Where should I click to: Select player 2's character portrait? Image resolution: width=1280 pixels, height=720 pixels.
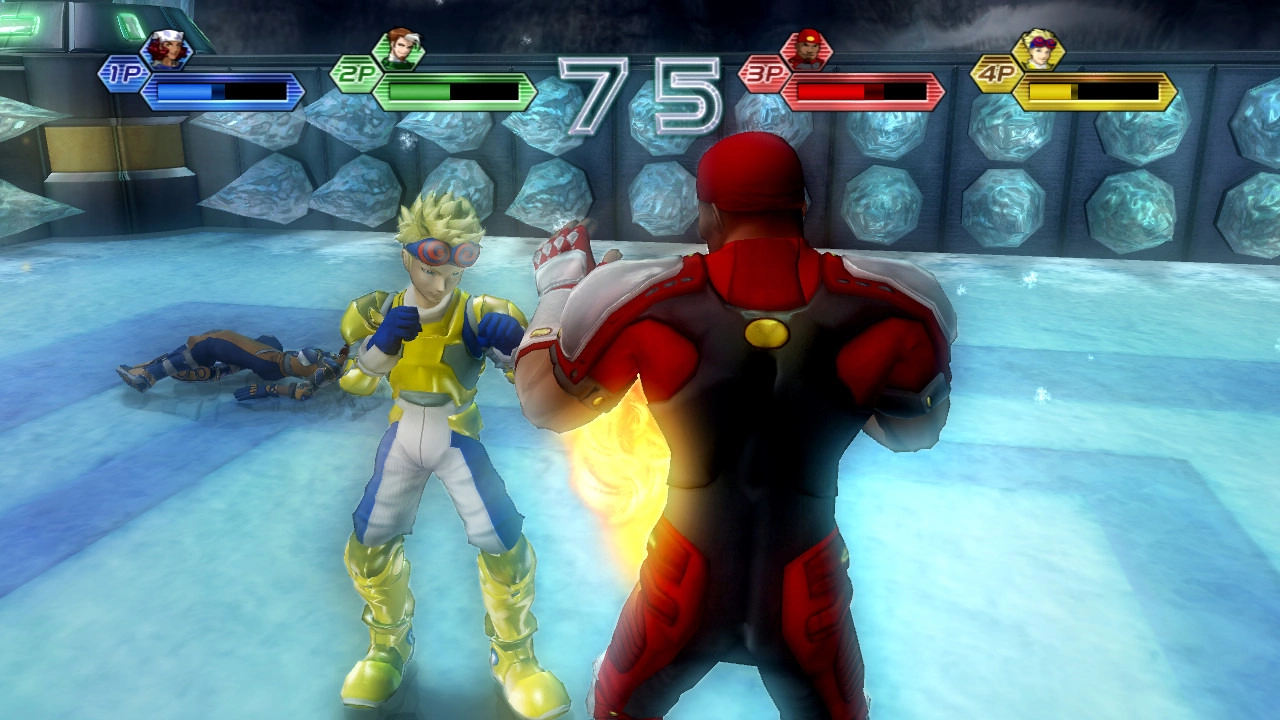tap(398, 50)
